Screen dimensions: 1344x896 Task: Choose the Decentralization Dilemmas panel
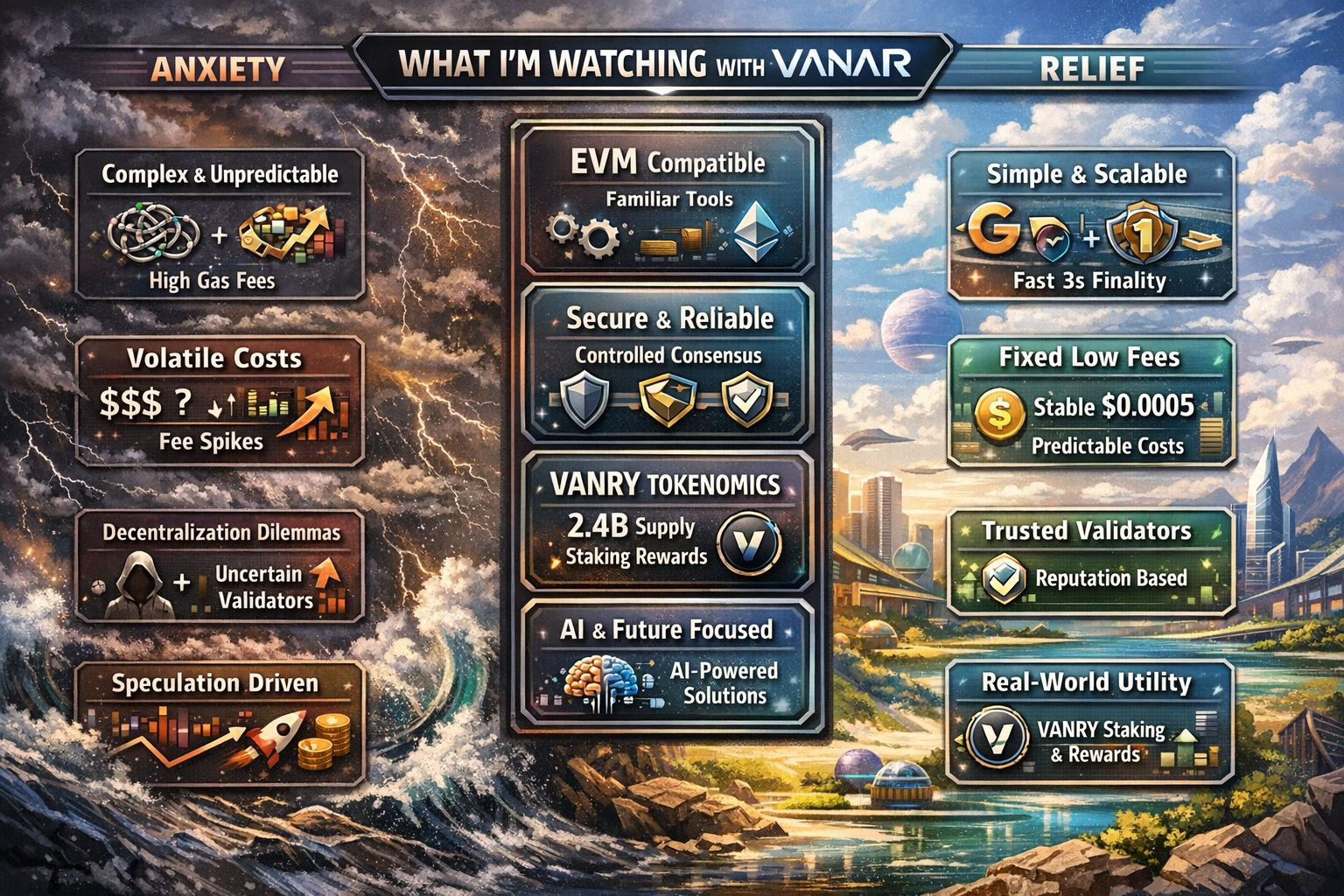click(220, 566)
